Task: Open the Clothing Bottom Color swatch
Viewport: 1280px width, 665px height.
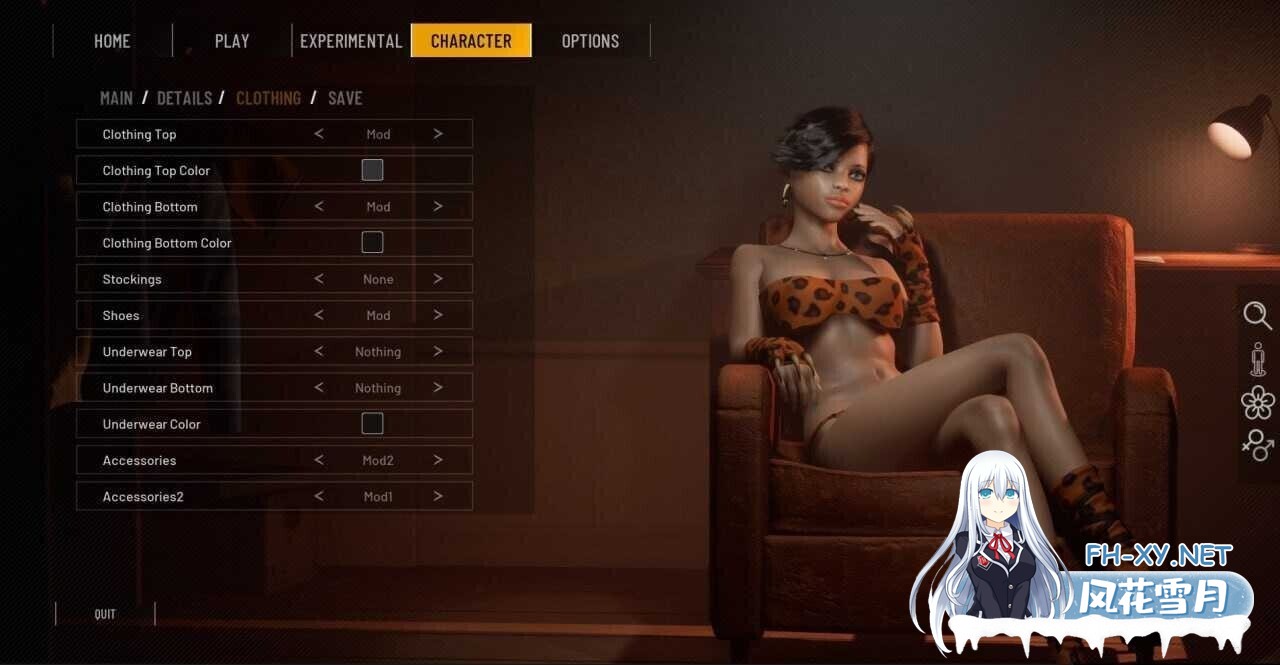Action: click(x=372, y=243)
